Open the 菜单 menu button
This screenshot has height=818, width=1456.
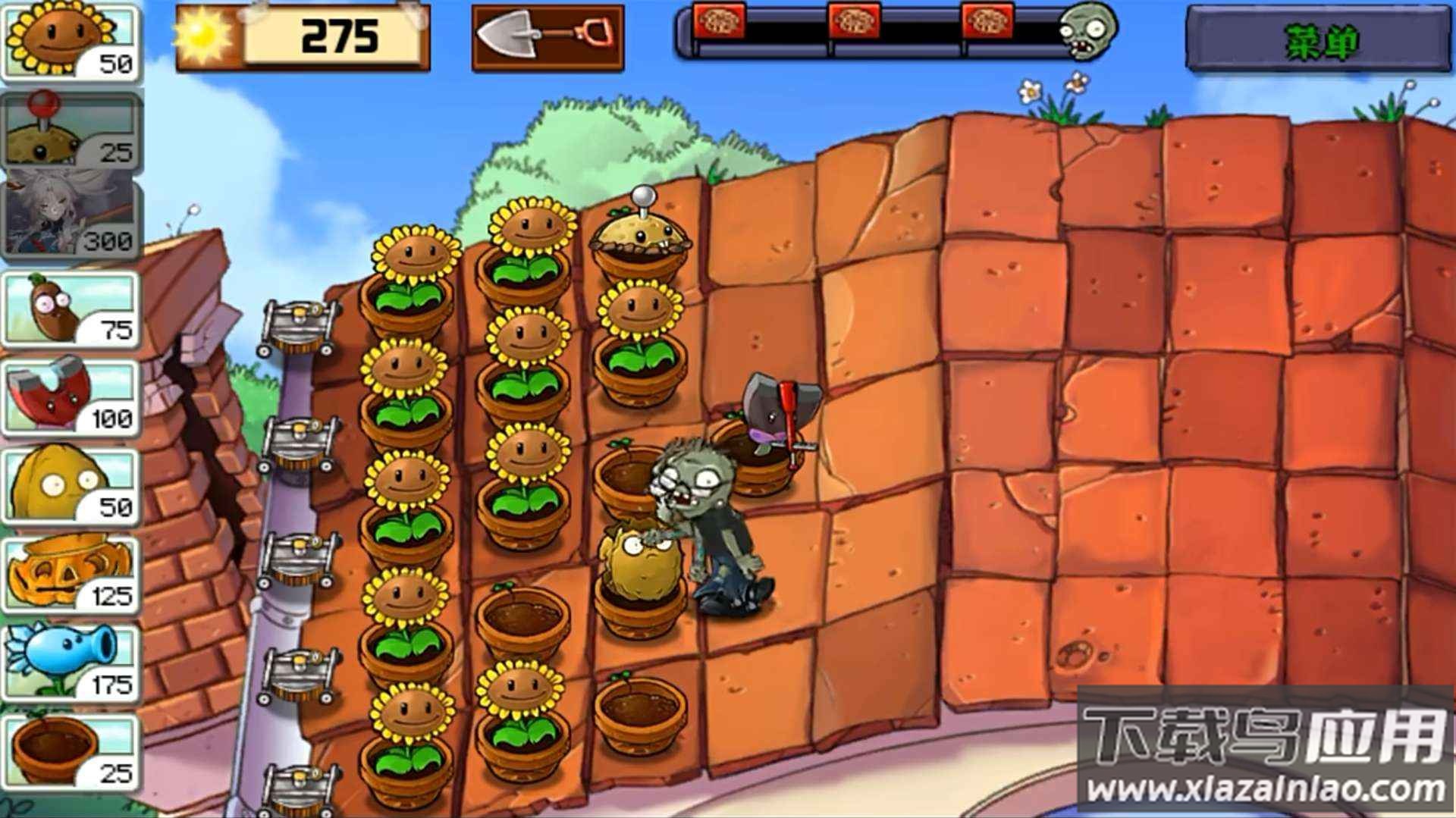pyautogui.click(x=1318, y=39)
